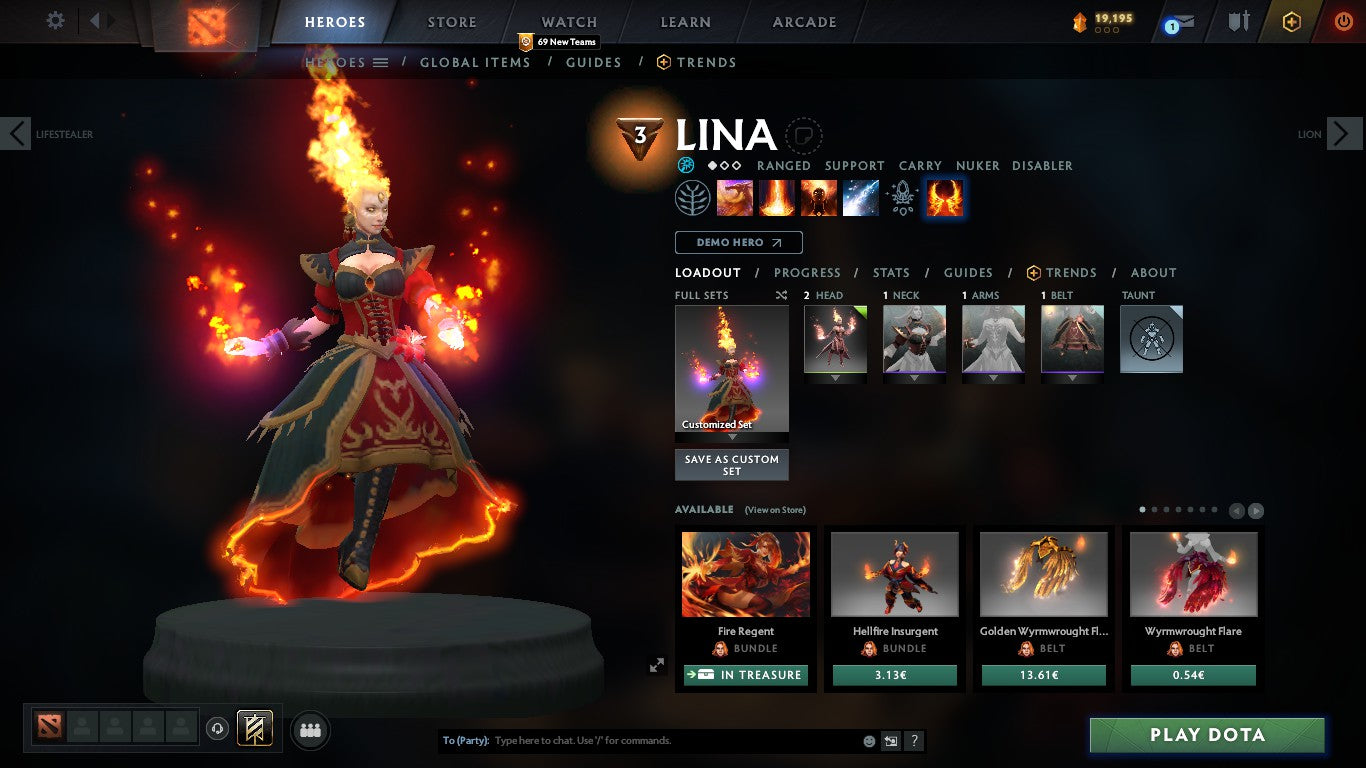Open the Armory icon in the top bar

coord(1236,20)
